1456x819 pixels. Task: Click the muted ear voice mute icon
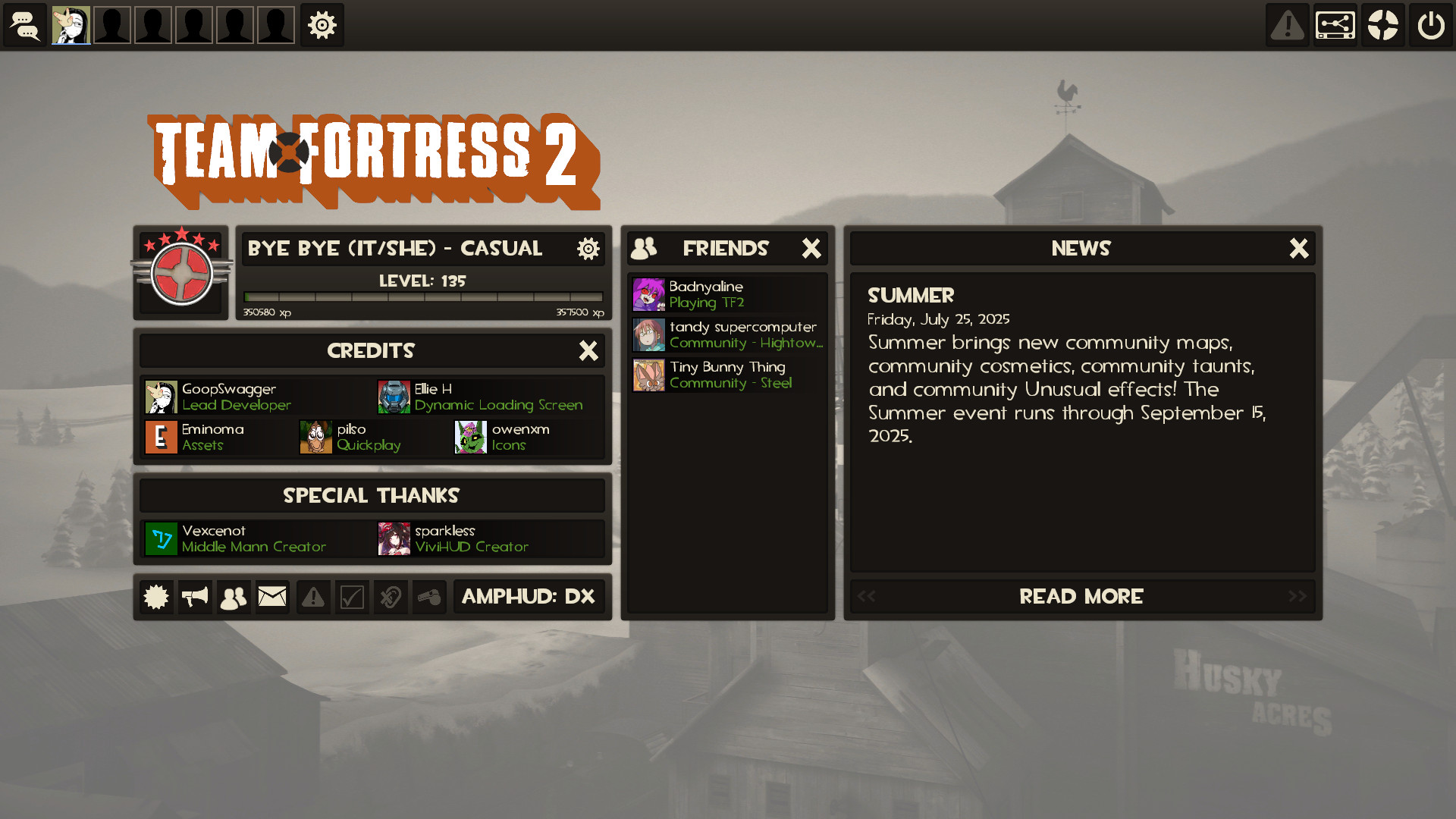[391, 597]
